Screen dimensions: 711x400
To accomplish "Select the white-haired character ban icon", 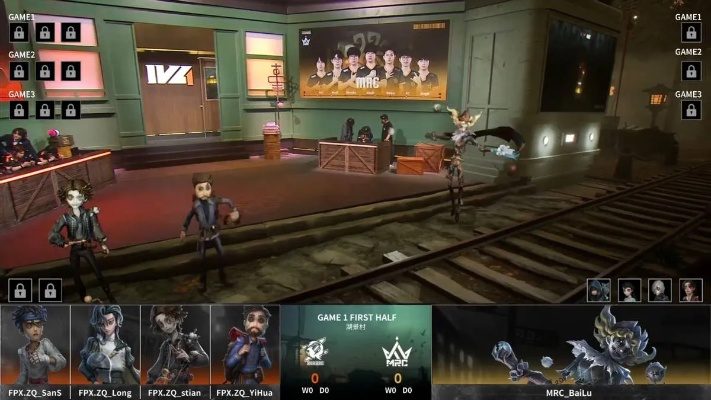I will [x=660, y=290].
